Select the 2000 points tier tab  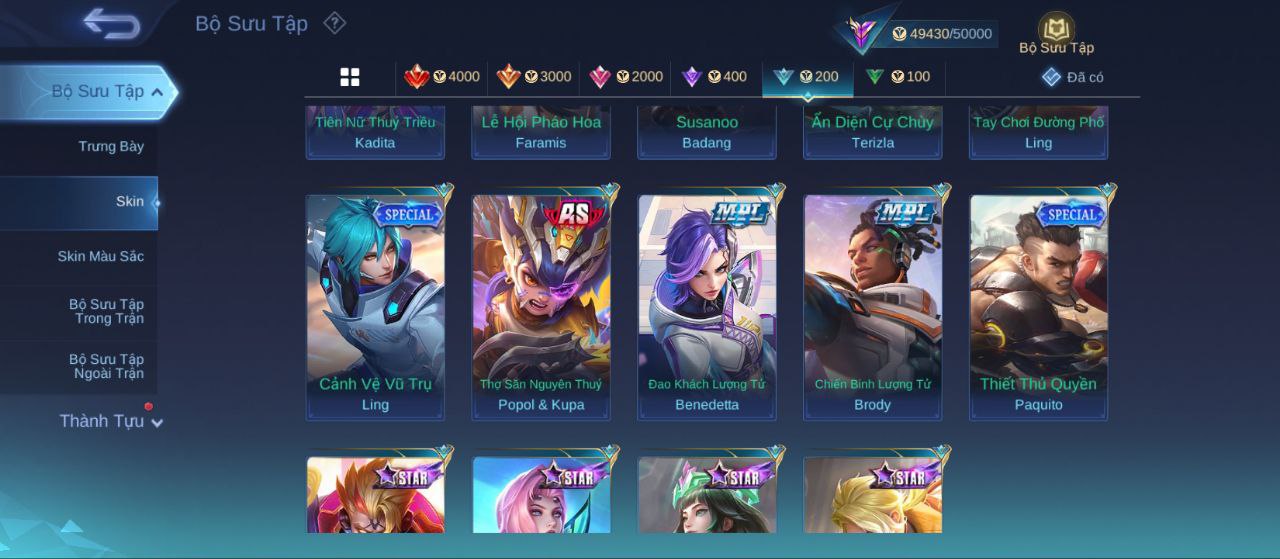[626, 77]
